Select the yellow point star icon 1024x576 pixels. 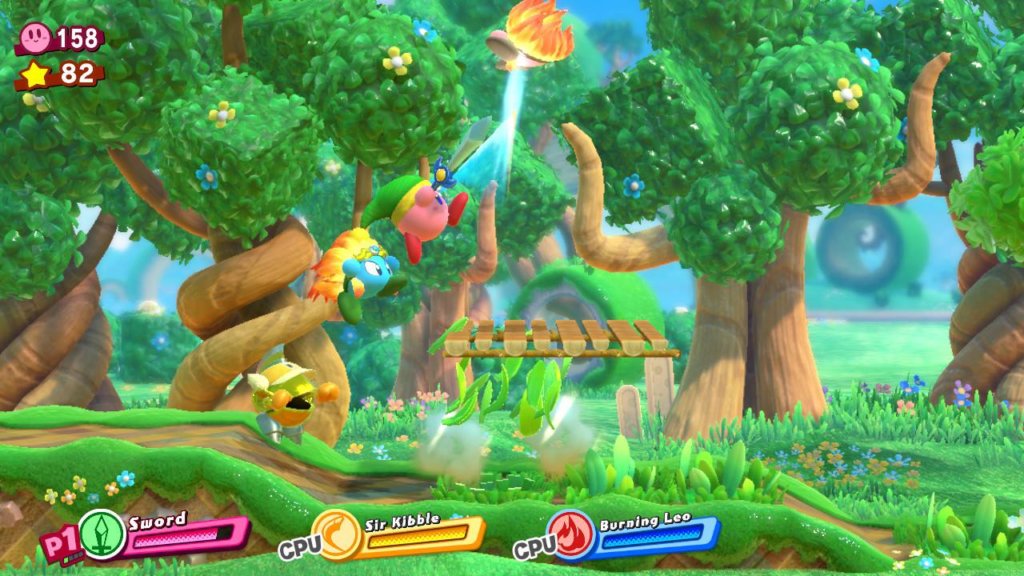pyautogui.click(x=36, y=73)
